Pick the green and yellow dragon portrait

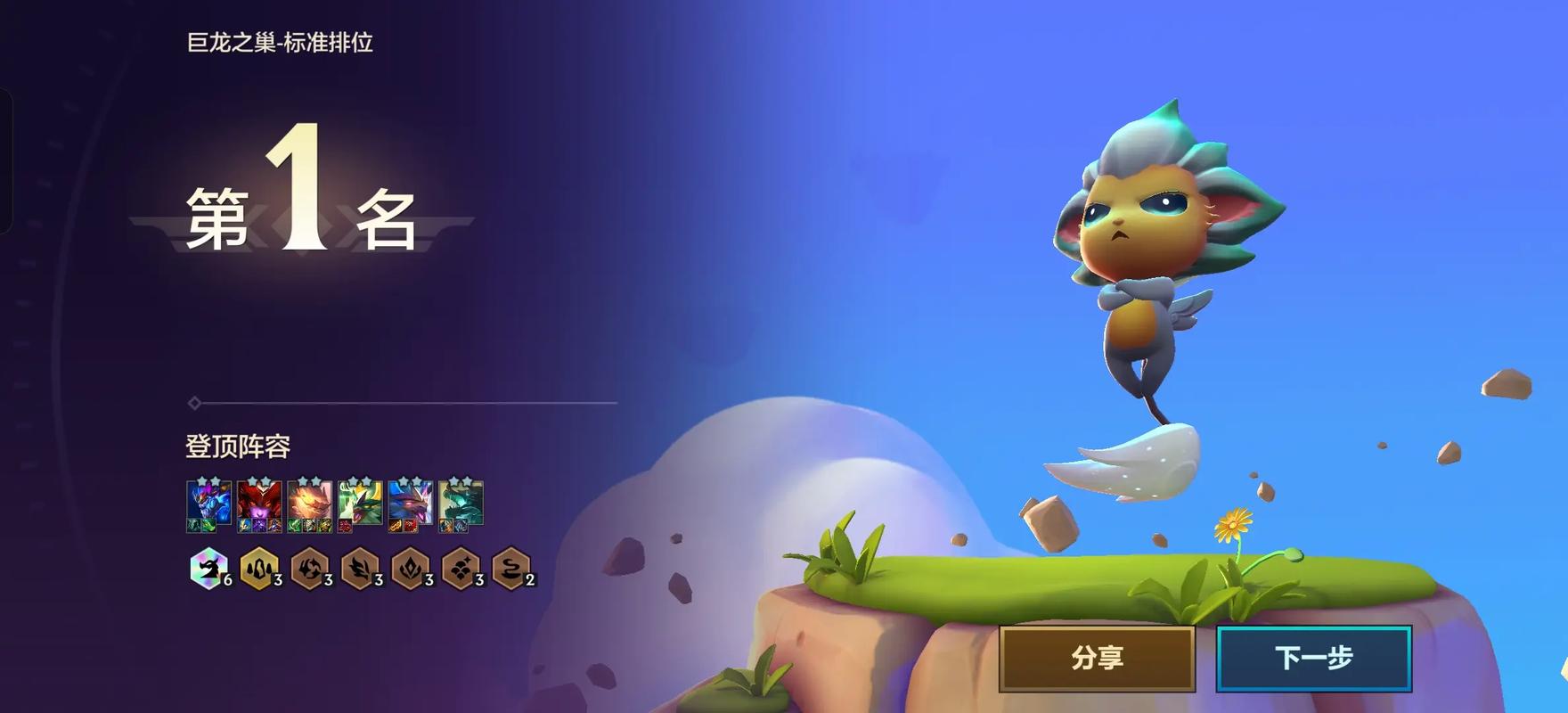[360, 504]
